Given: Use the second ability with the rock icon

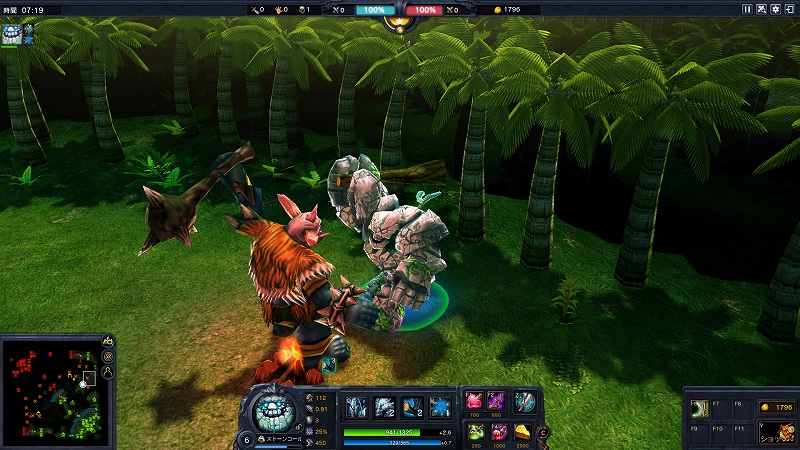Looking at the screenshot, I should tap(385, 407).
